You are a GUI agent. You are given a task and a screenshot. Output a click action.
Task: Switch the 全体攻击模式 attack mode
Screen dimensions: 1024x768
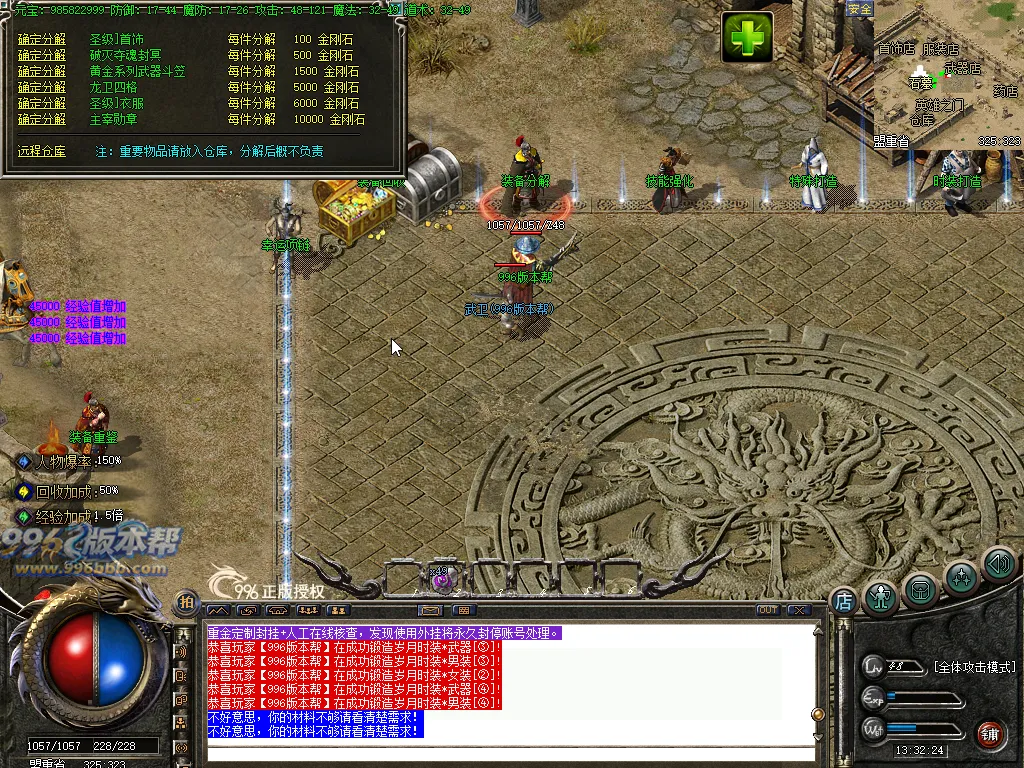[974, 667]
